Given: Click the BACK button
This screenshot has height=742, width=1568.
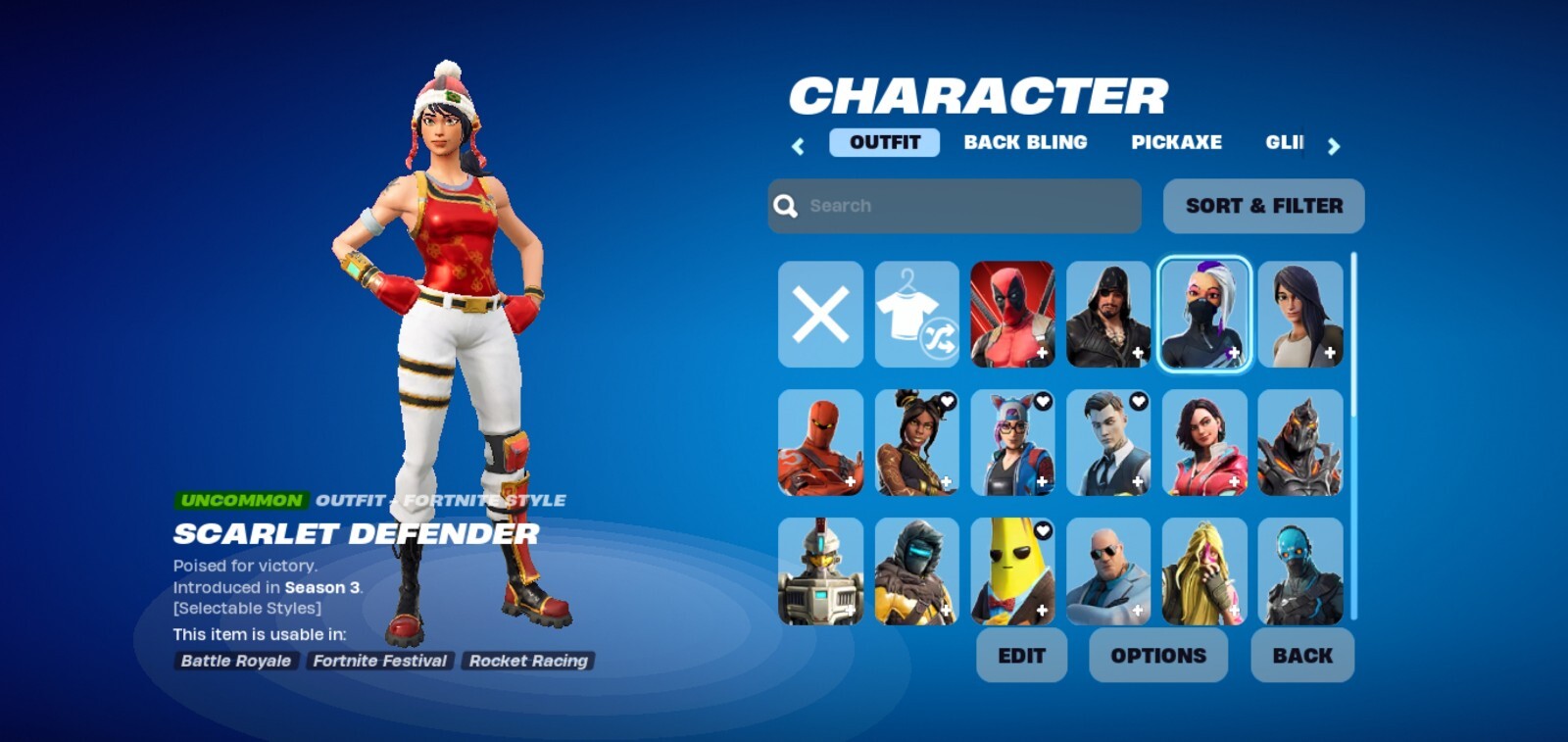Looking at the screenshot, I should point(1301,655).
